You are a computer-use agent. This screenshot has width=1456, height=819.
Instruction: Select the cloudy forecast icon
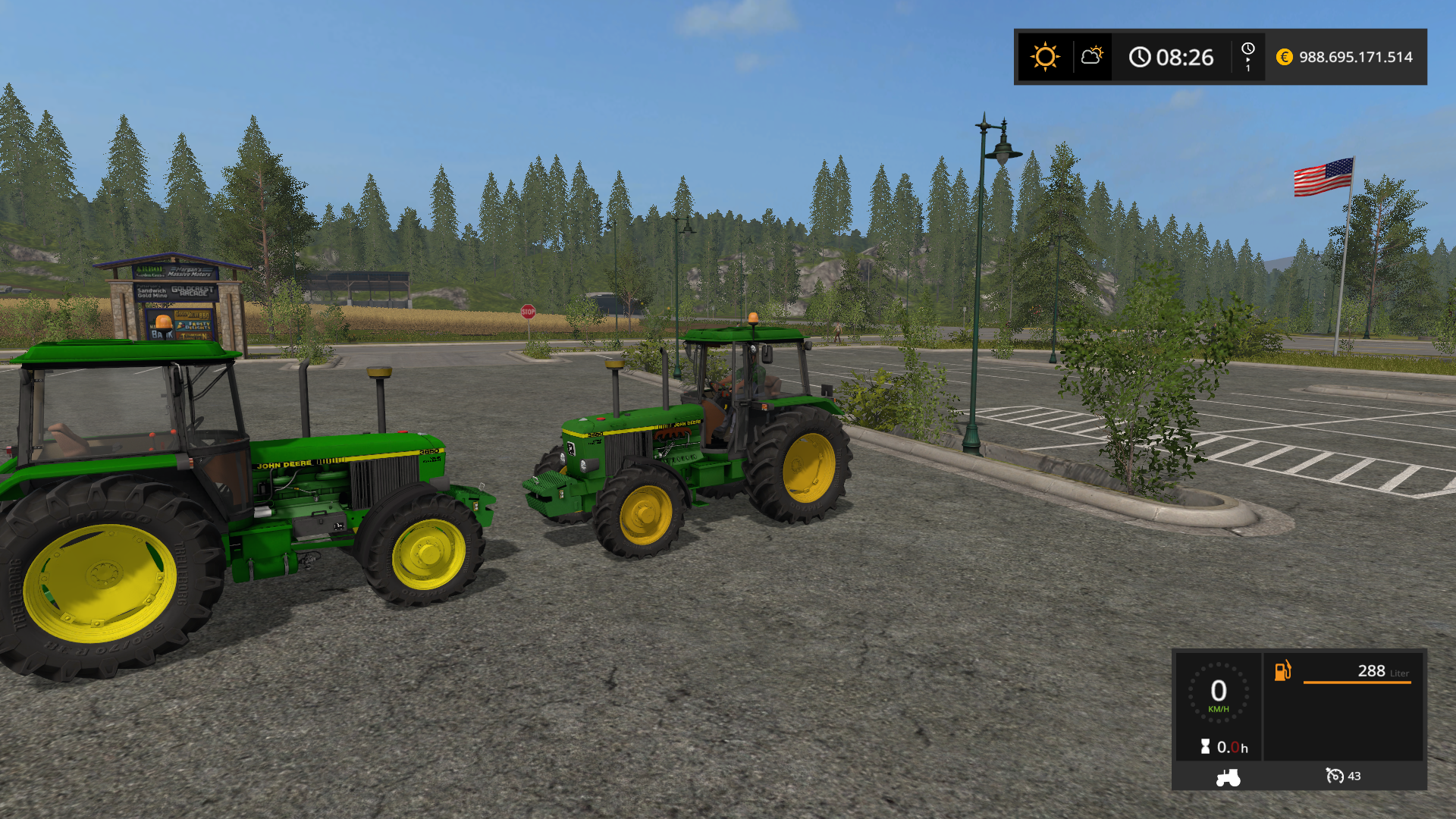1092,56
